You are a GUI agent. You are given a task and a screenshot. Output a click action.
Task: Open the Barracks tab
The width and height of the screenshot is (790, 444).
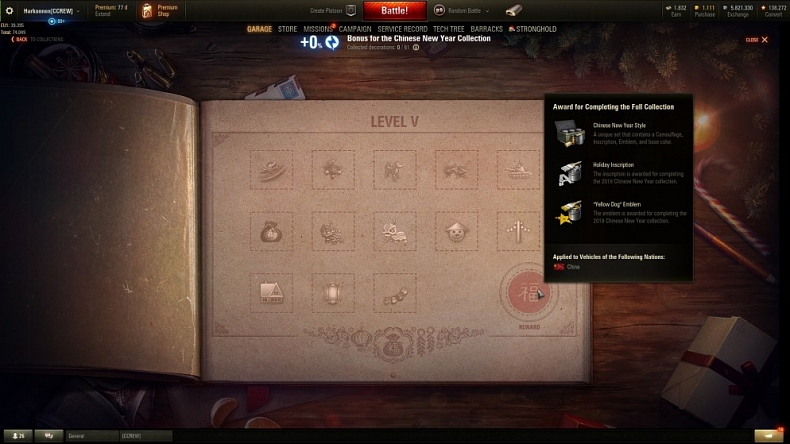pos(487,29)
